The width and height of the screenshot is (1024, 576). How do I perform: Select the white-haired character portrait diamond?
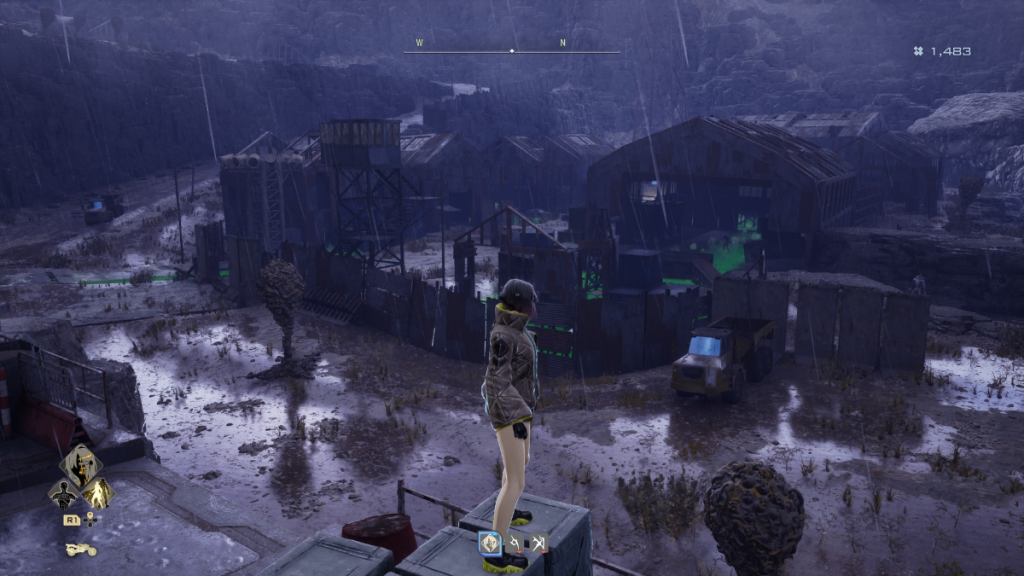pyautogui.click(x=80, y=466)
